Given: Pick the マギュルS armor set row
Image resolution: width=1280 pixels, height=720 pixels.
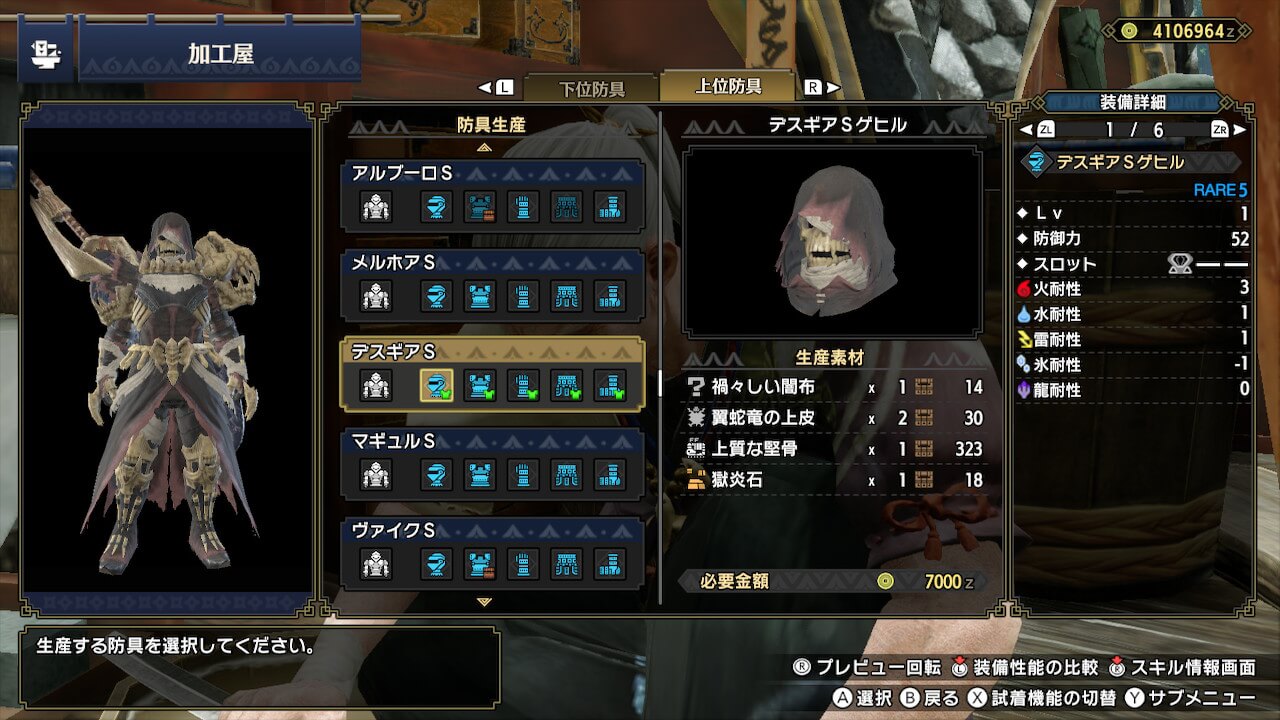Looking at the screenshot, I should (493, 464).
